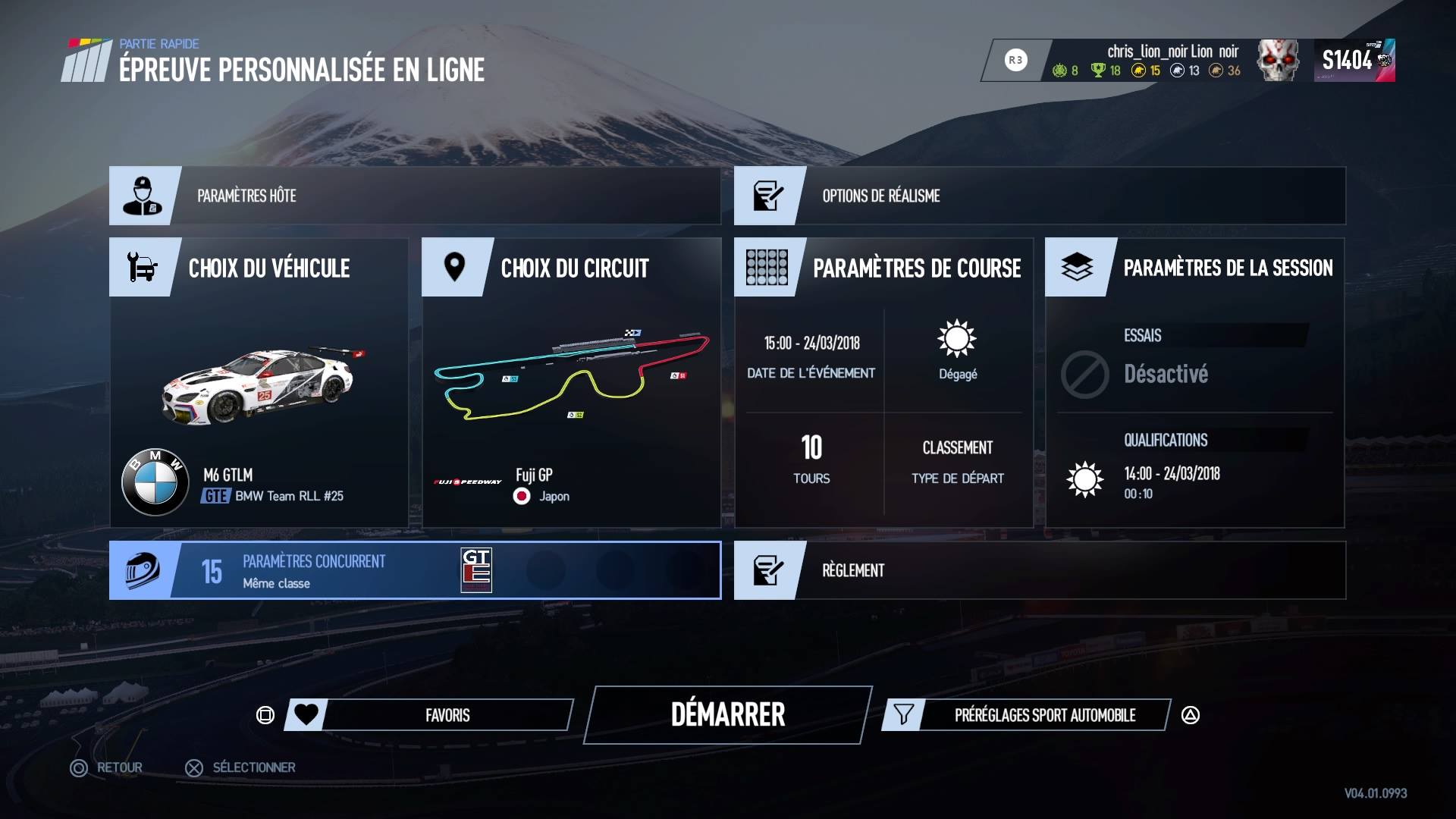1456x819 pixels.
Task: Change the Dégagé weather setting
Action: tap(957, 350)
